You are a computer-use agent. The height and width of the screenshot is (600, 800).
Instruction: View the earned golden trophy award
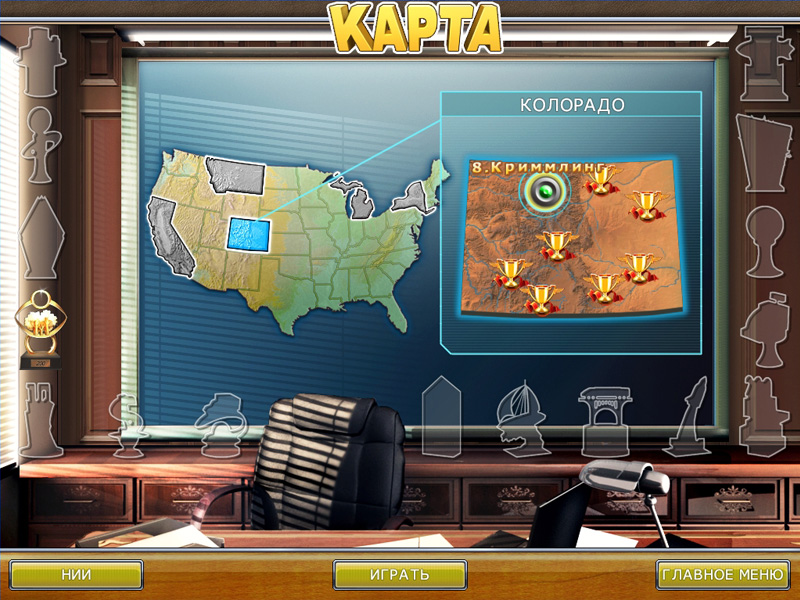click(41, 326)
